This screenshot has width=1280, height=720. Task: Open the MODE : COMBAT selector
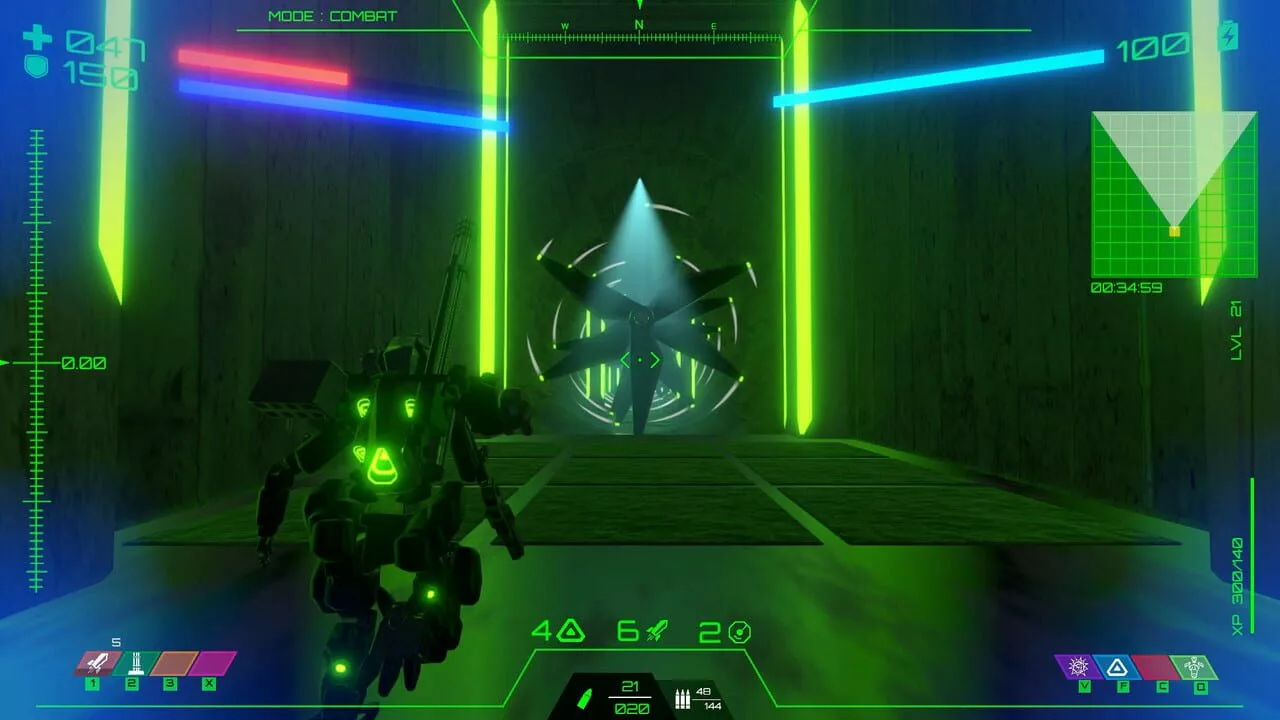pos(330,15)
